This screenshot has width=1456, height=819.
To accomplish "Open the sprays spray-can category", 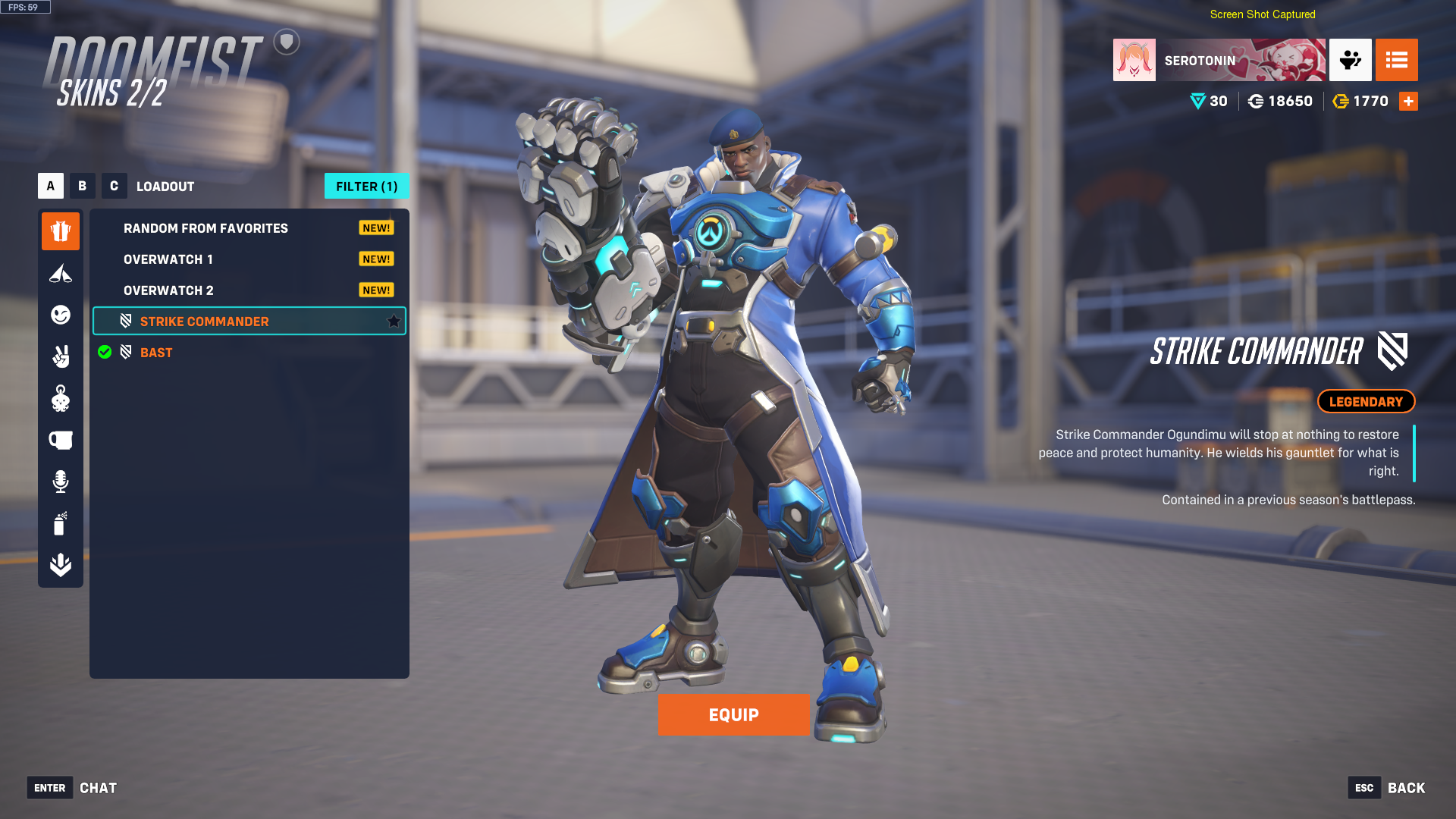I will [61, 523].
